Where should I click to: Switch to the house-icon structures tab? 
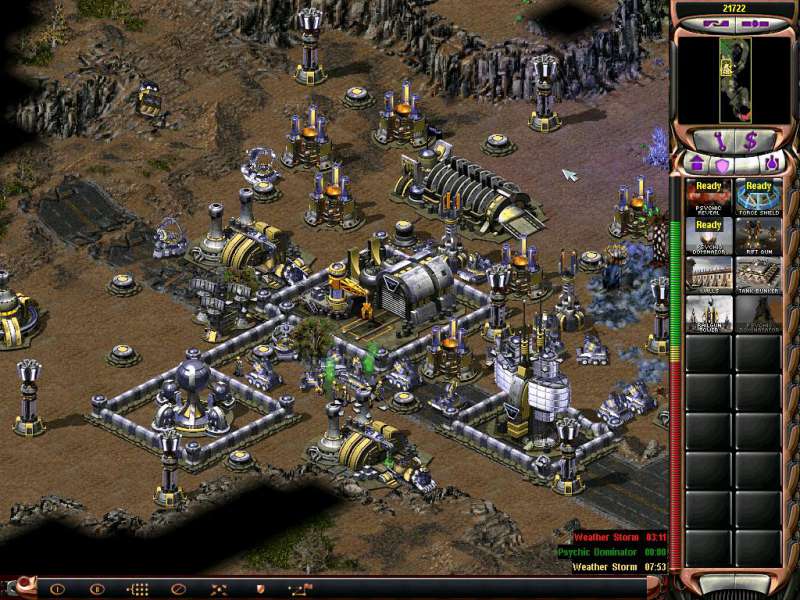(x=698, y=163)
